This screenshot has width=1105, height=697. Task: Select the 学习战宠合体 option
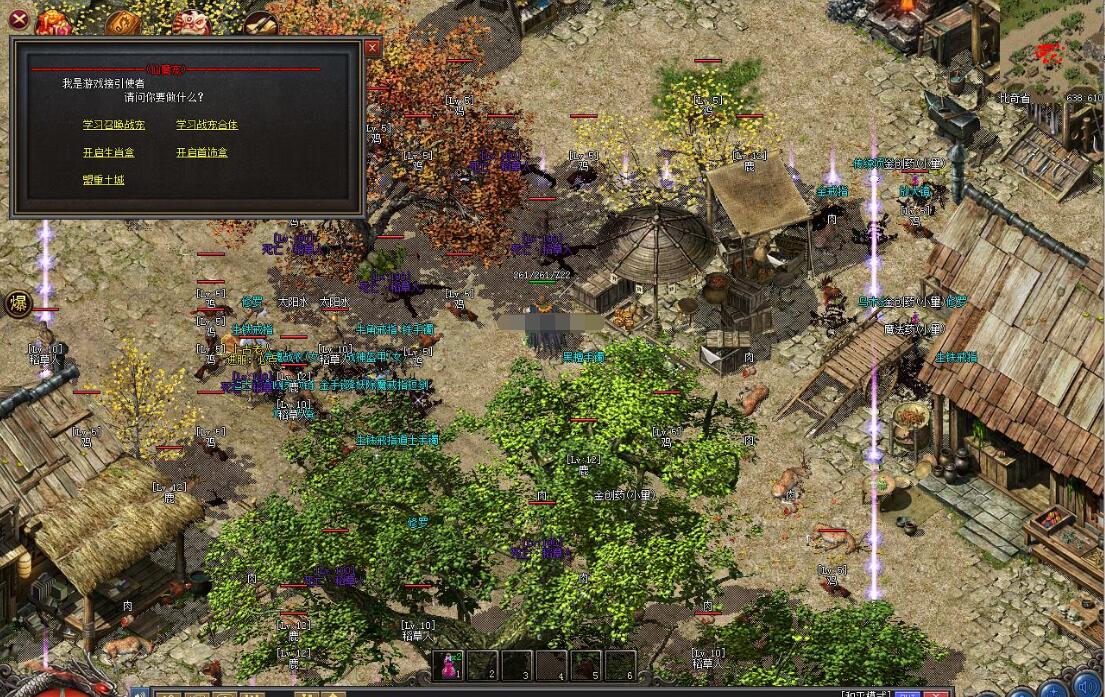[x=207, y=125]
